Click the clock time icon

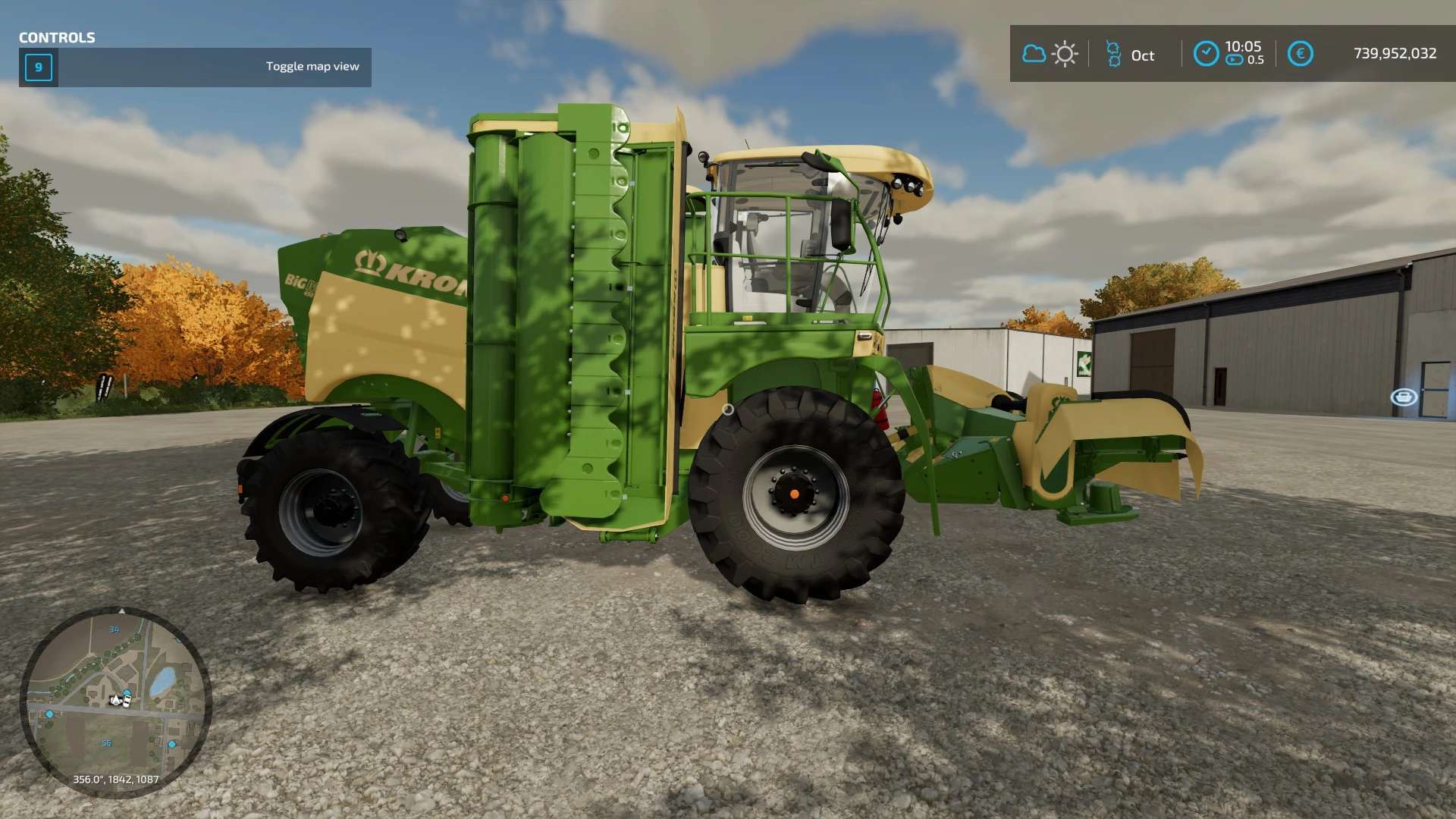(1206, 54)
